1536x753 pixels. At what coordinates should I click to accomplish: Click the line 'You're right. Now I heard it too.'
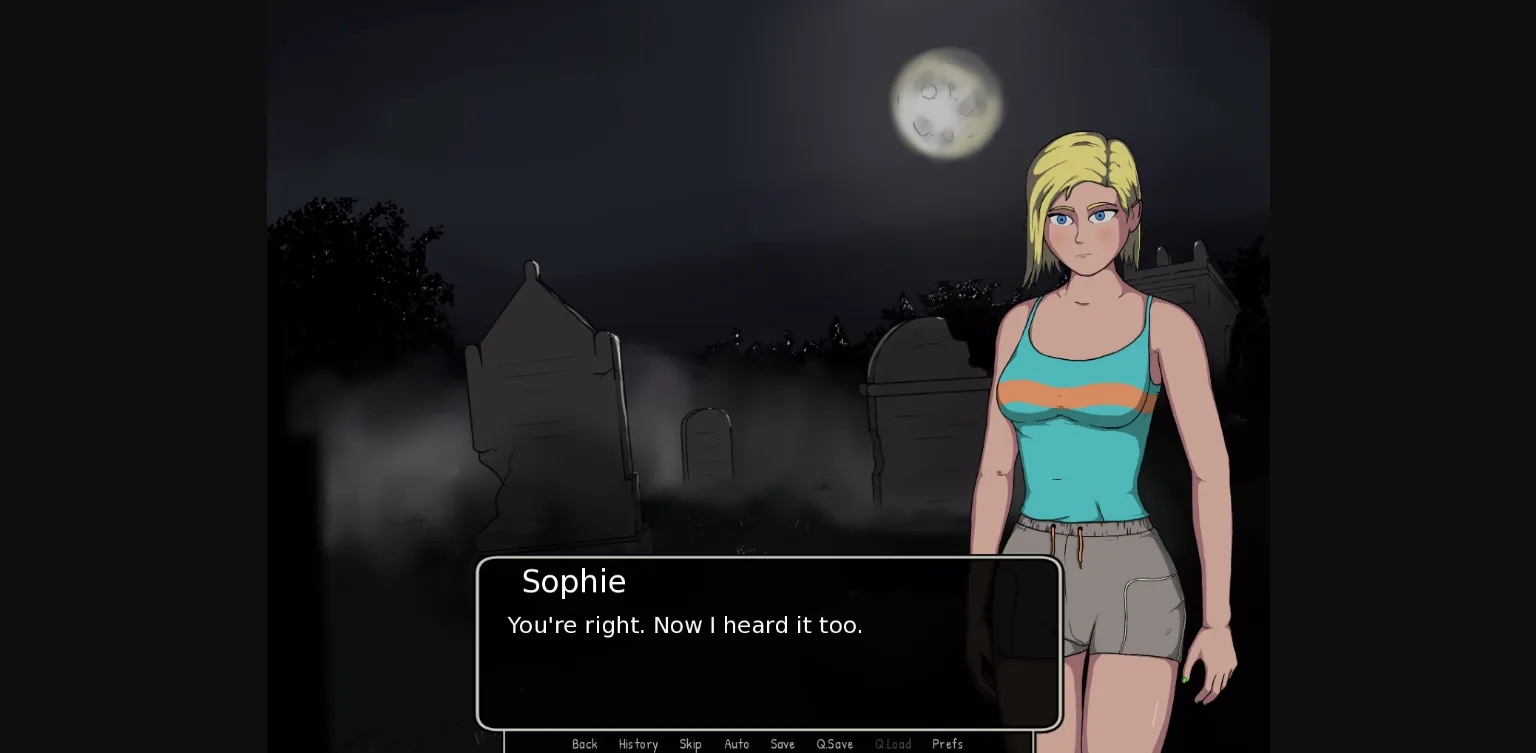point(685,625)
